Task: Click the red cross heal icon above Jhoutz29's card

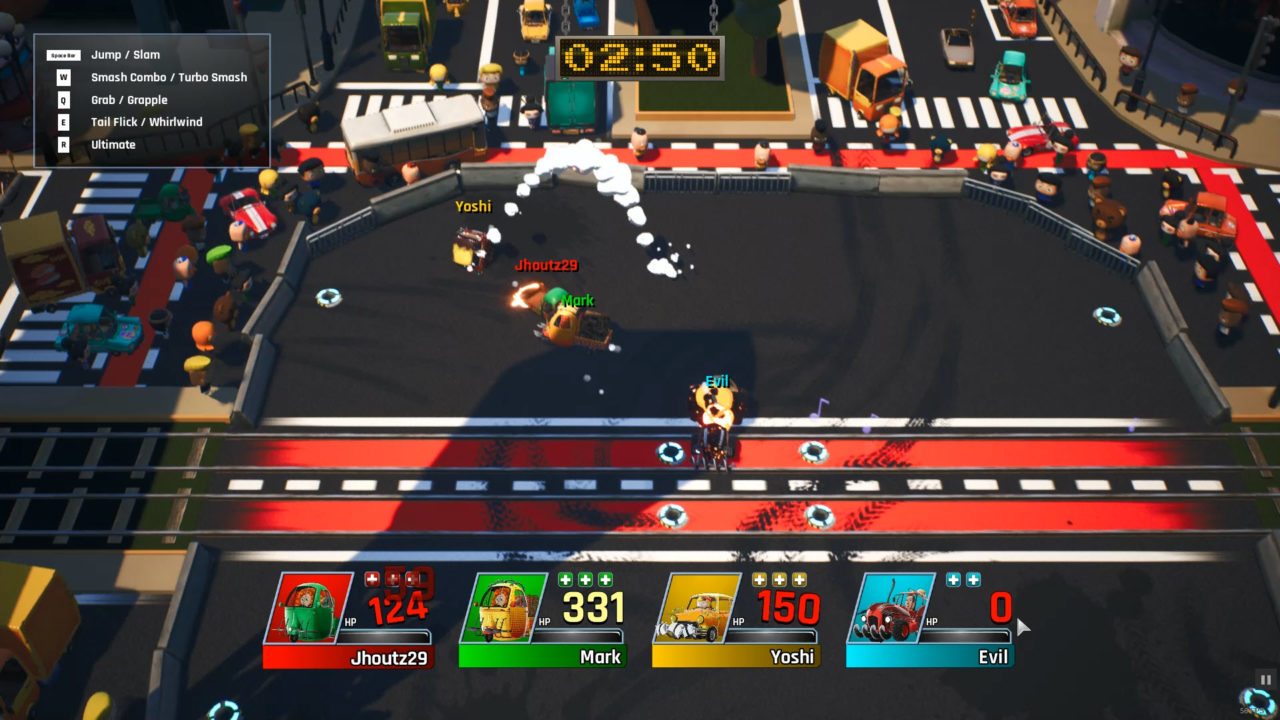Action: click(372, 578)
